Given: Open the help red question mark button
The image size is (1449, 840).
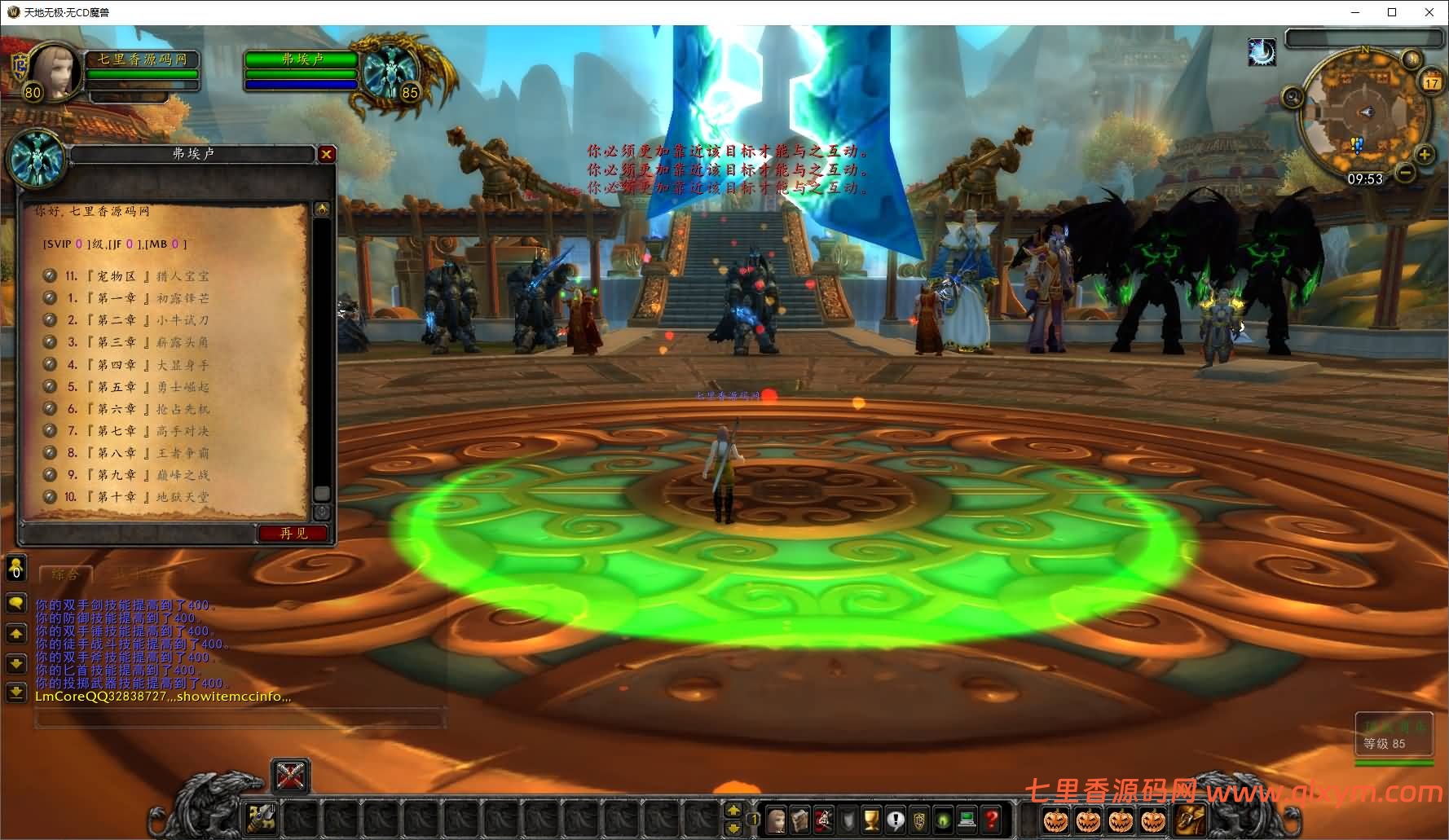Looking at the screenshot, I should click(x=992, y=818).
